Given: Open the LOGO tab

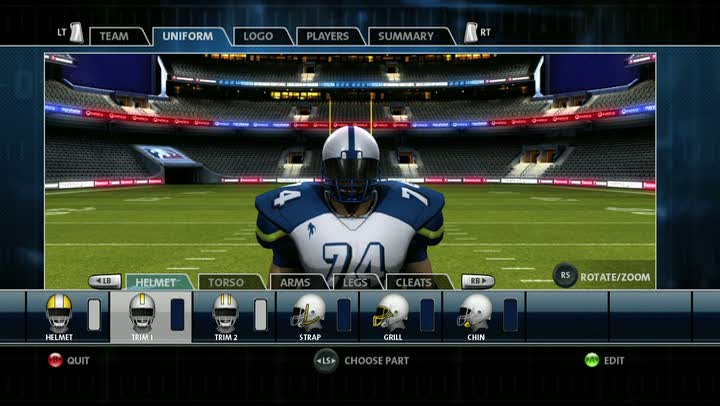Looking at the screenshot, I should (x=259, y=37).
